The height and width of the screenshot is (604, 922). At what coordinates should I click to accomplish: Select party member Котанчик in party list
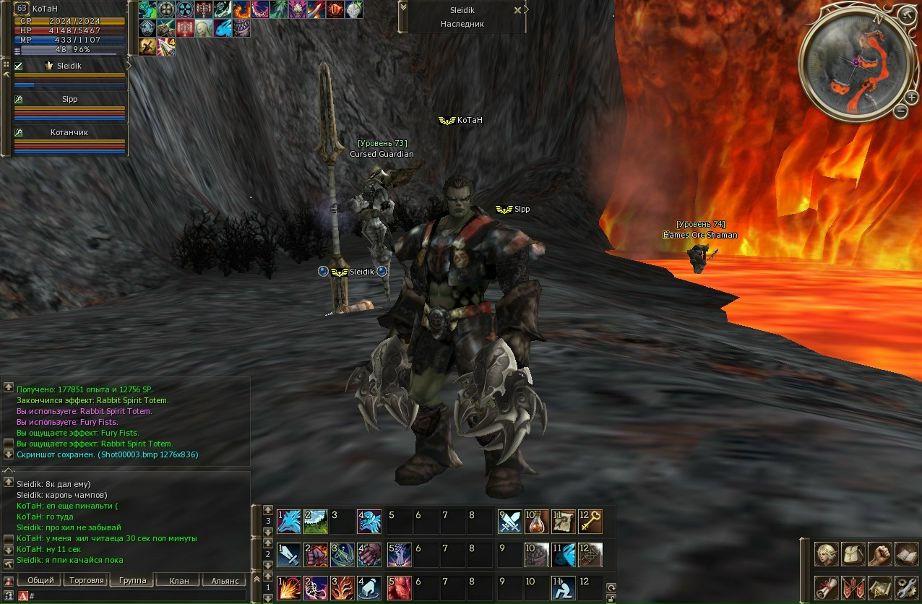[x=68, y=132]
